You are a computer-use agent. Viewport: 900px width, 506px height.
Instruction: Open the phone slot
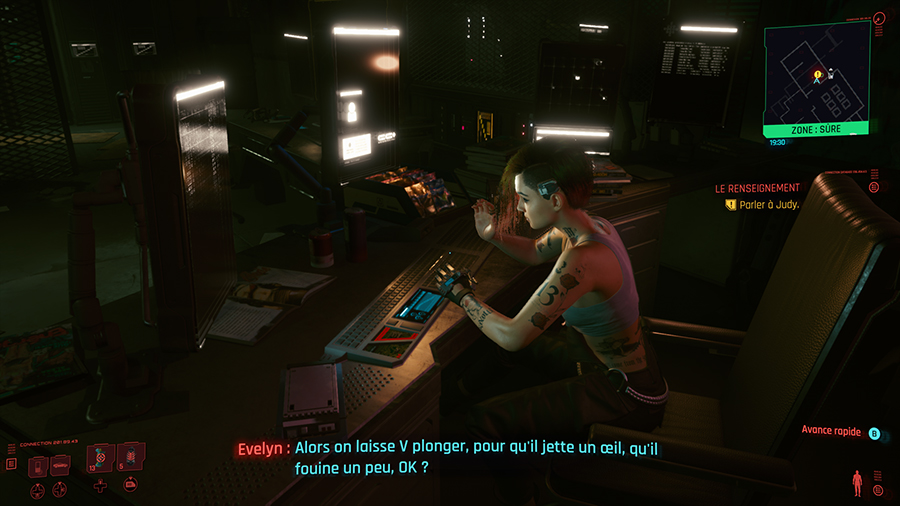coord(36,465)
